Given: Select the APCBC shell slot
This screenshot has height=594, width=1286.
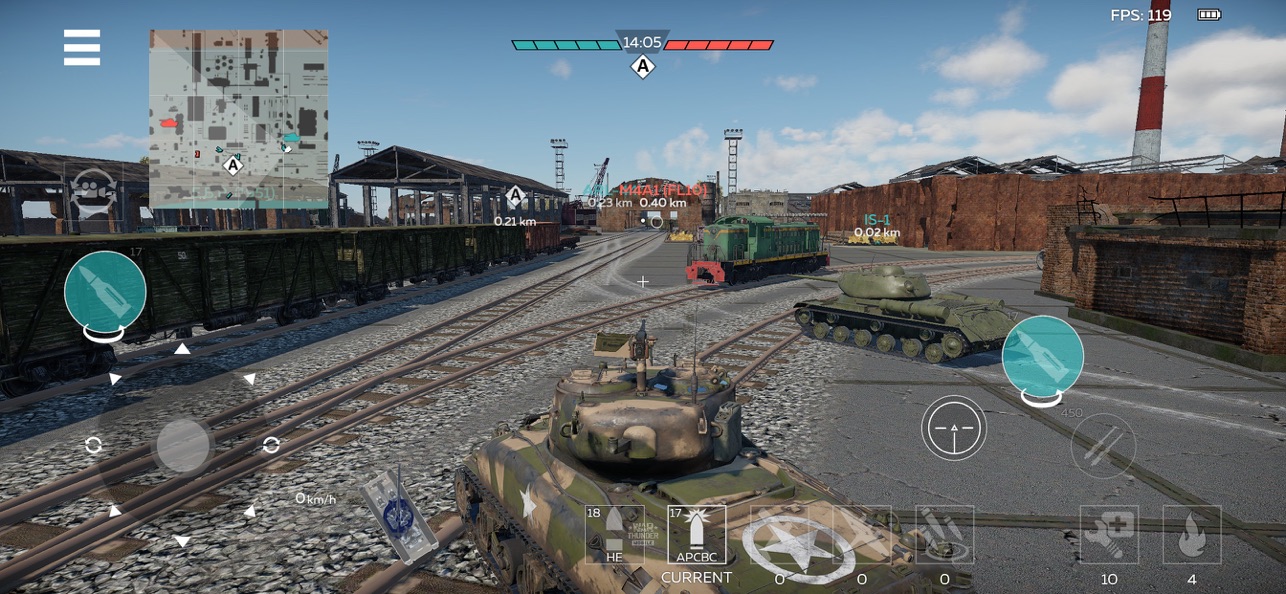Looking at the screenshot, I should [x=696, y=535].
